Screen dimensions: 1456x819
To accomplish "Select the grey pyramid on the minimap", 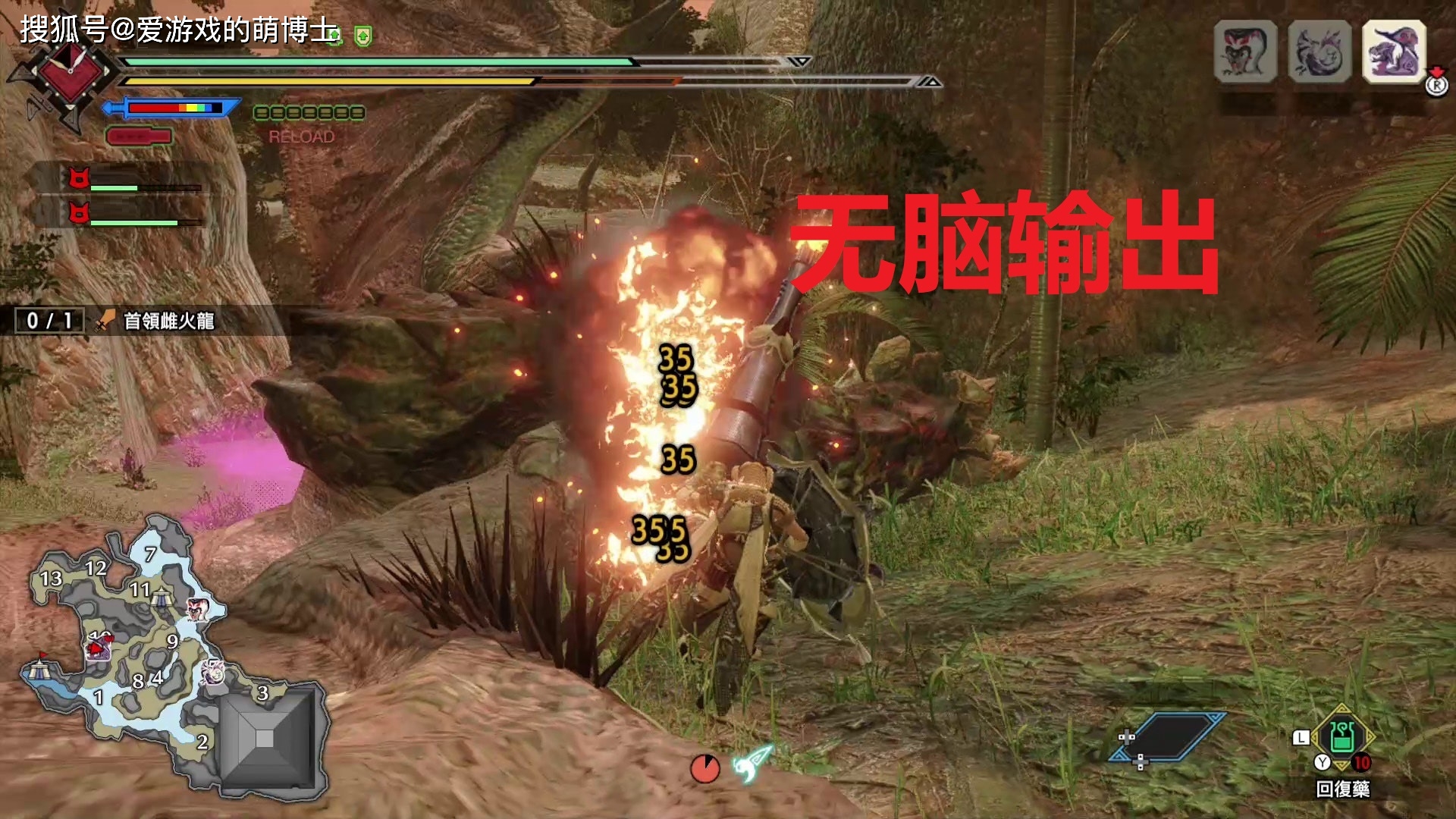I will (265, 739).
